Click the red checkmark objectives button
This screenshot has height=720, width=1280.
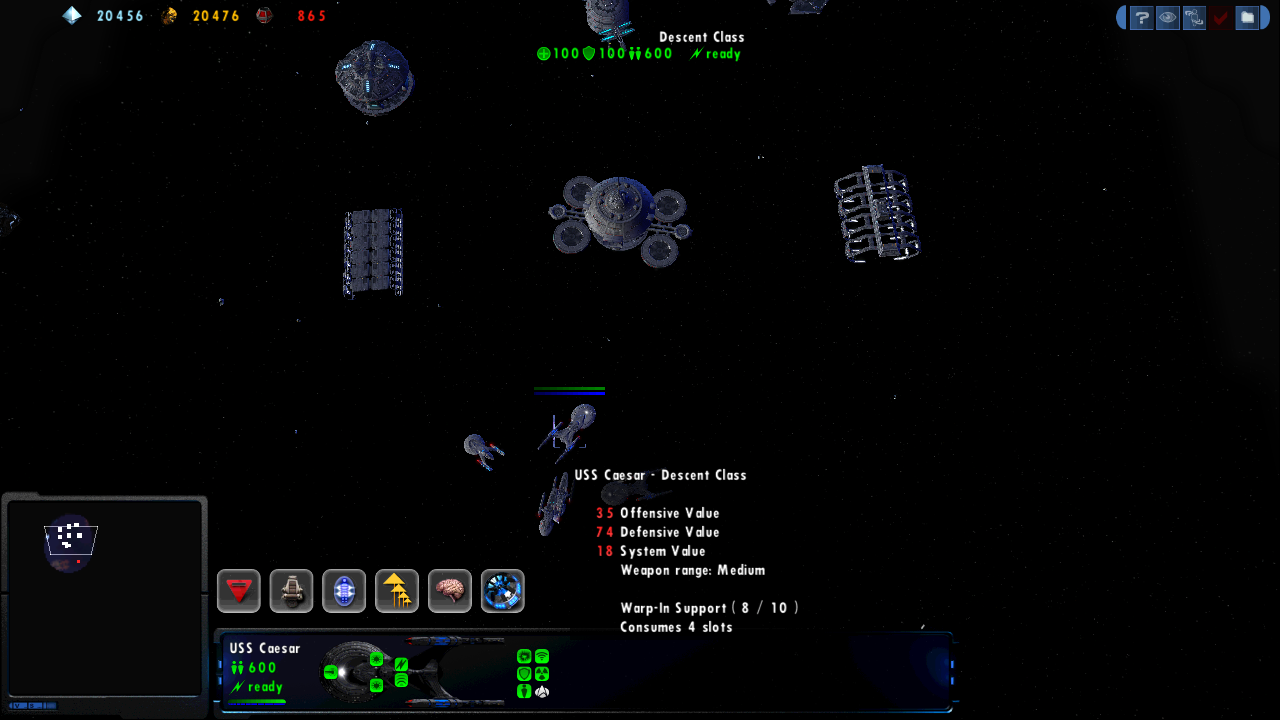[1220, 18]
